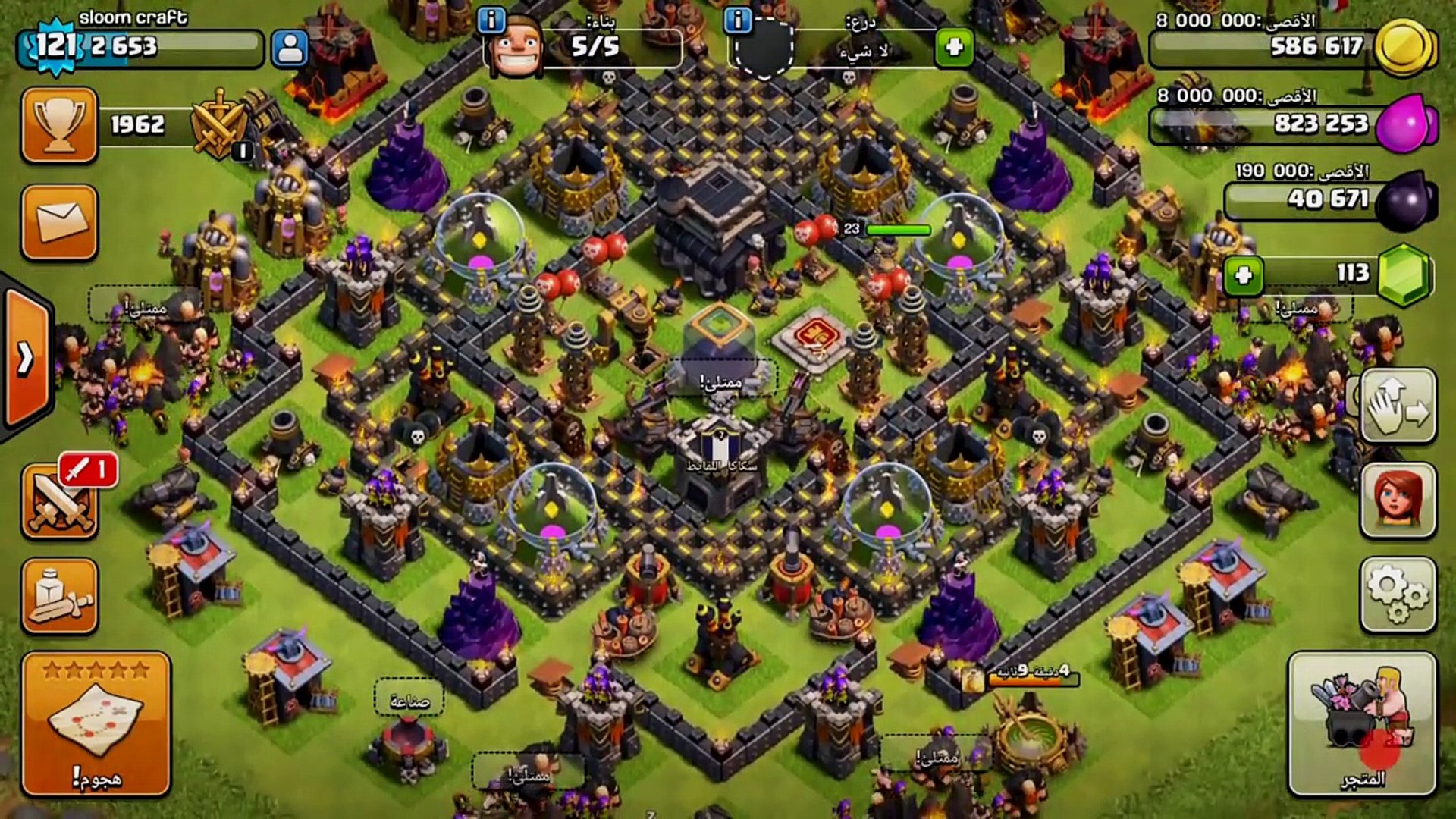Open the layout editor hand button
Viewport: 1456px width, 819px height.
point(1398,406)
